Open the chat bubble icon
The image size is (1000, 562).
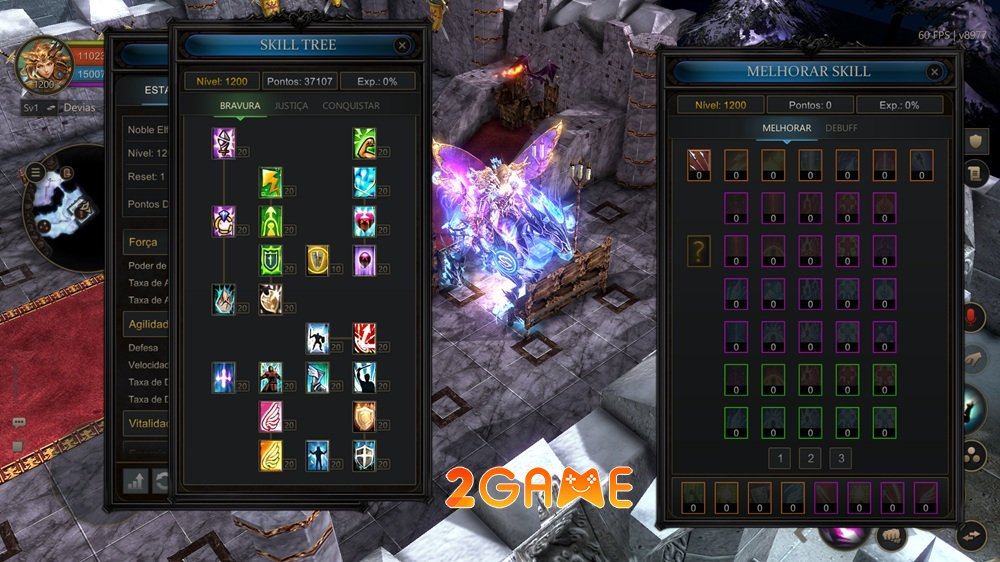point(18,423)
